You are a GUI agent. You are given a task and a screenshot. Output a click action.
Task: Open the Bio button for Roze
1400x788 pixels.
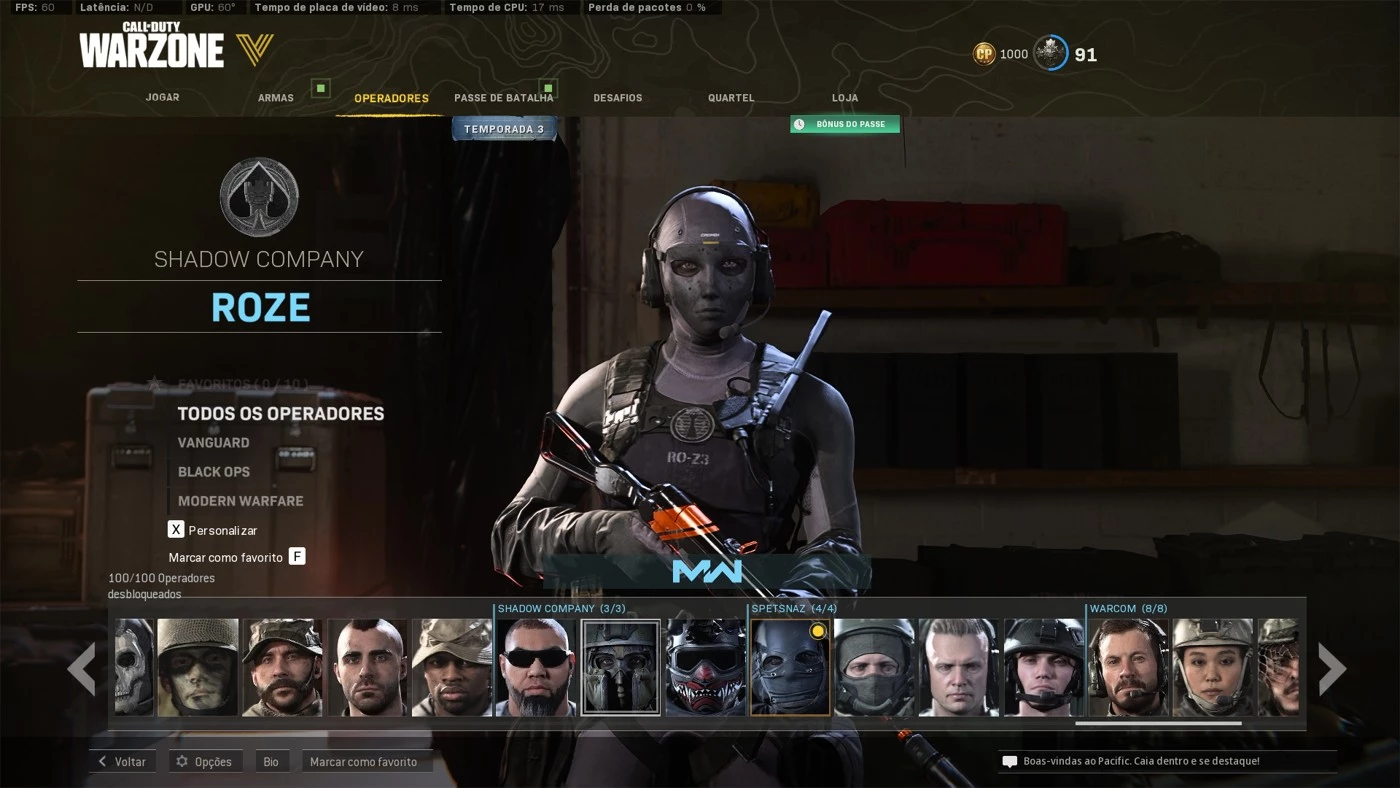point(271,761)
